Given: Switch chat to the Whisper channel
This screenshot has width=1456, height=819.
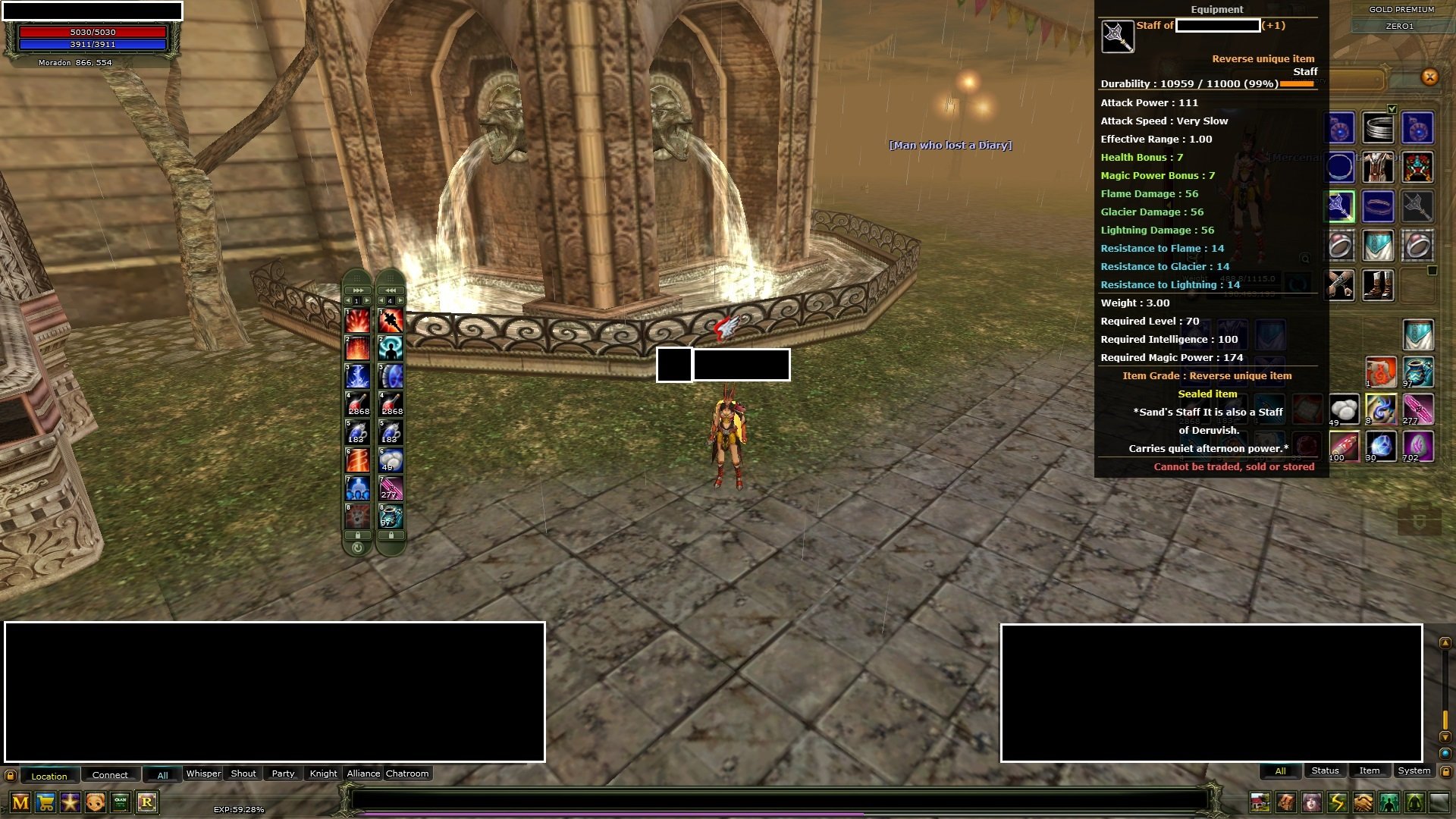Looking at the screenshot, I should coord(203,774).
